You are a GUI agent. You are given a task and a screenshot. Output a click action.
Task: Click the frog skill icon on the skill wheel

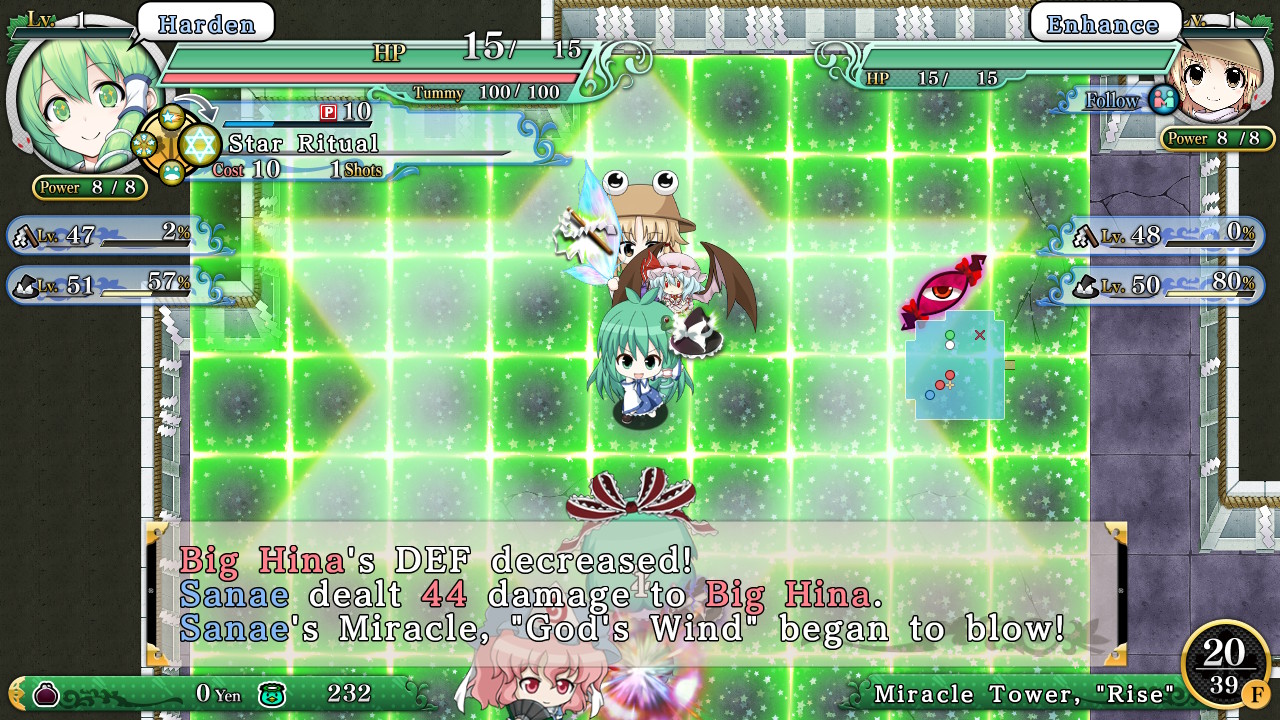tap(172, 172)
